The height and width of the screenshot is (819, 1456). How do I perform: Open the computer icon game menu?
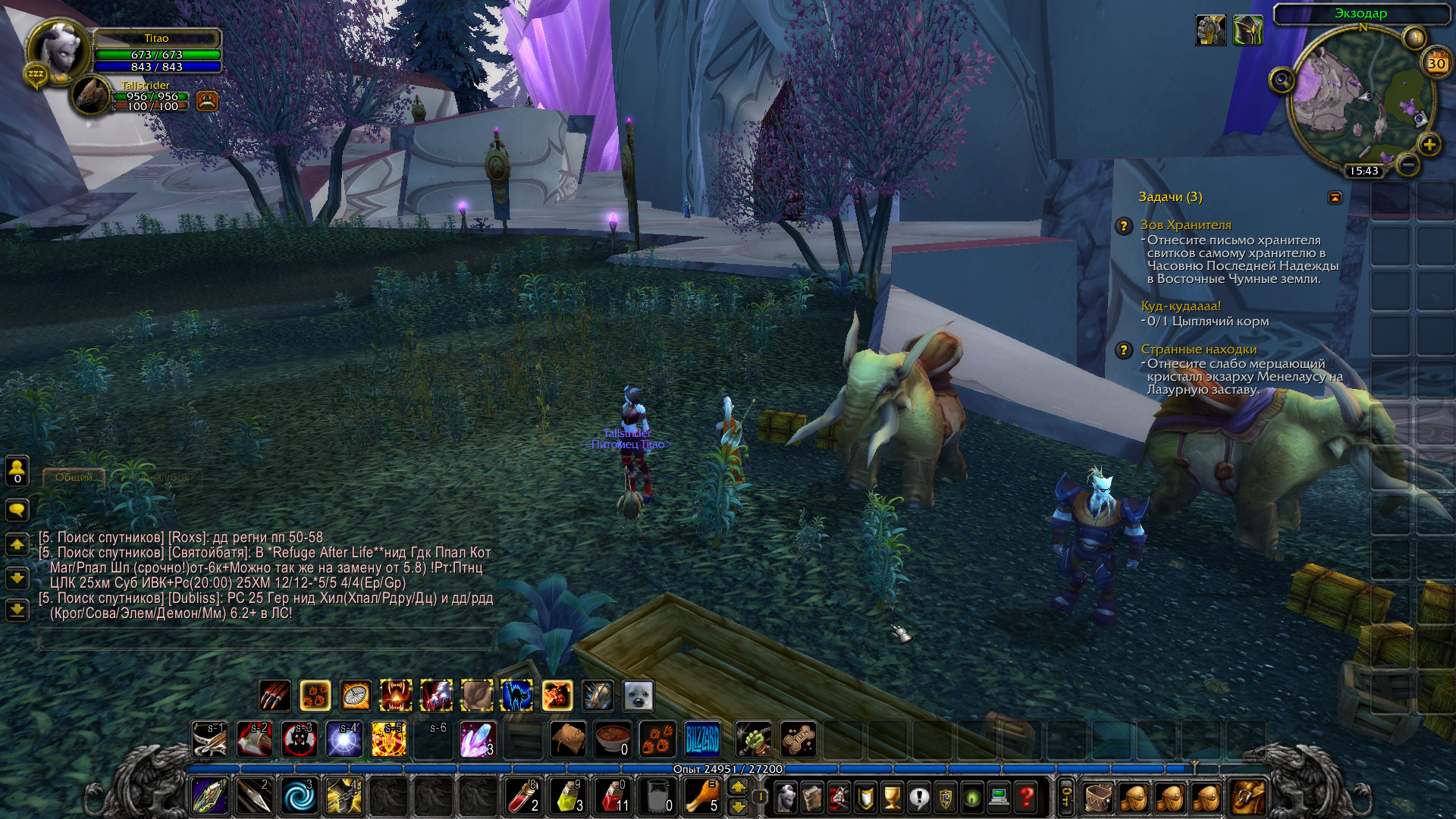coord(999,797)
